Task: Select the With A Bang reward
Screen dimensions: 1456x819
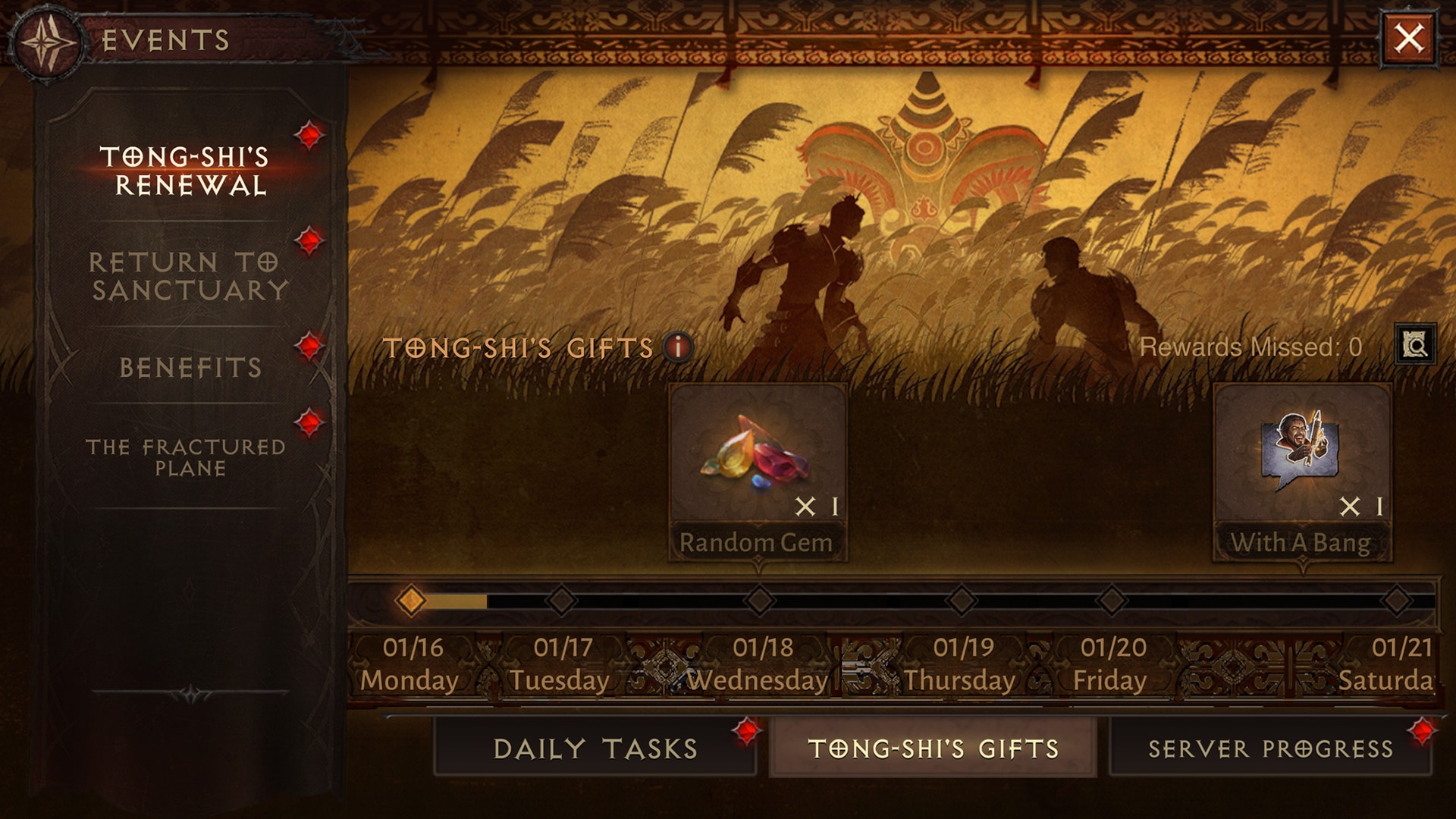Action: [1302, 472]
